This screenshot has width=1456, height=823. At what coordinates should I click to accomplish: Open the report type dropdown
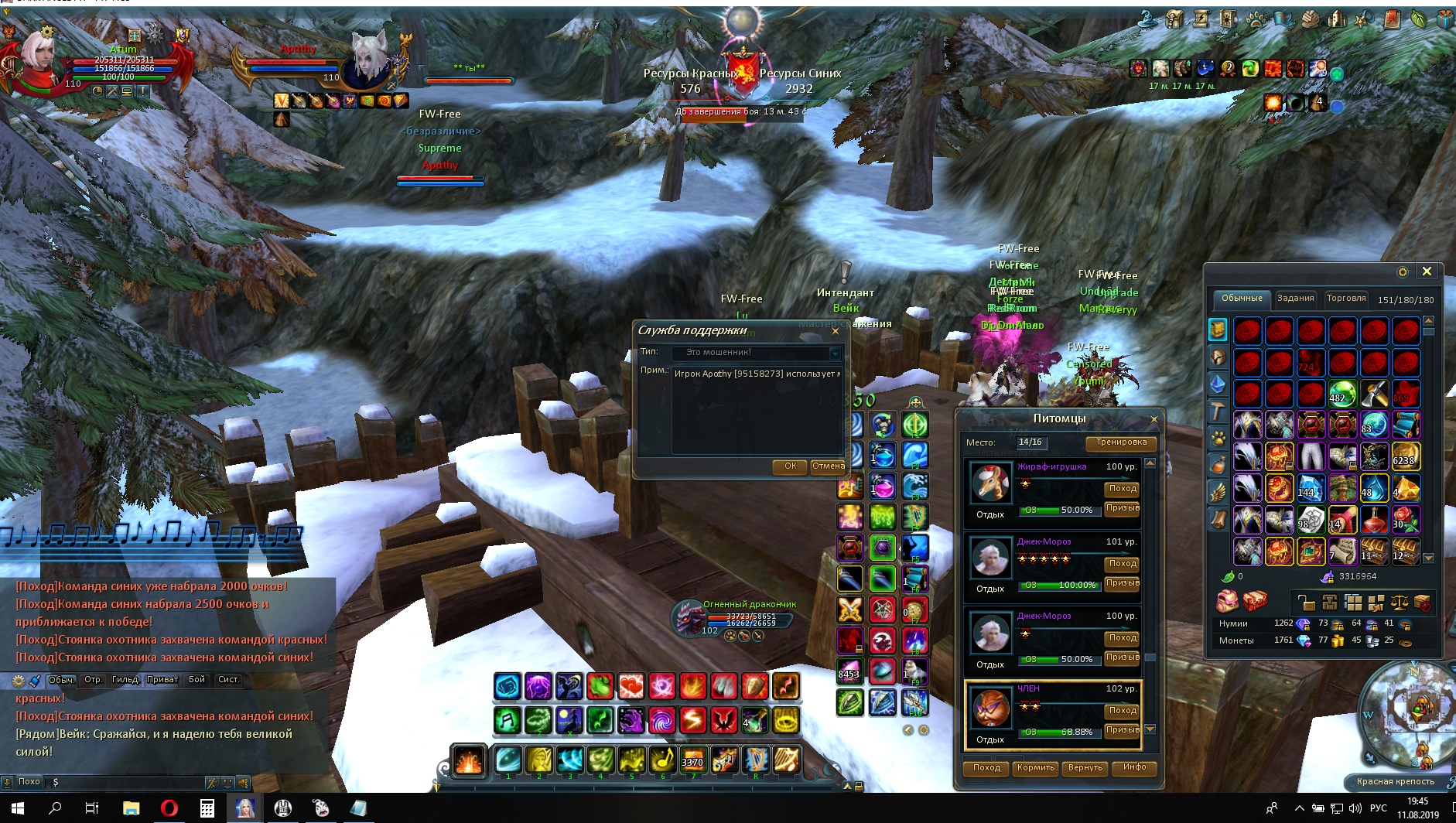coord(835,353)
